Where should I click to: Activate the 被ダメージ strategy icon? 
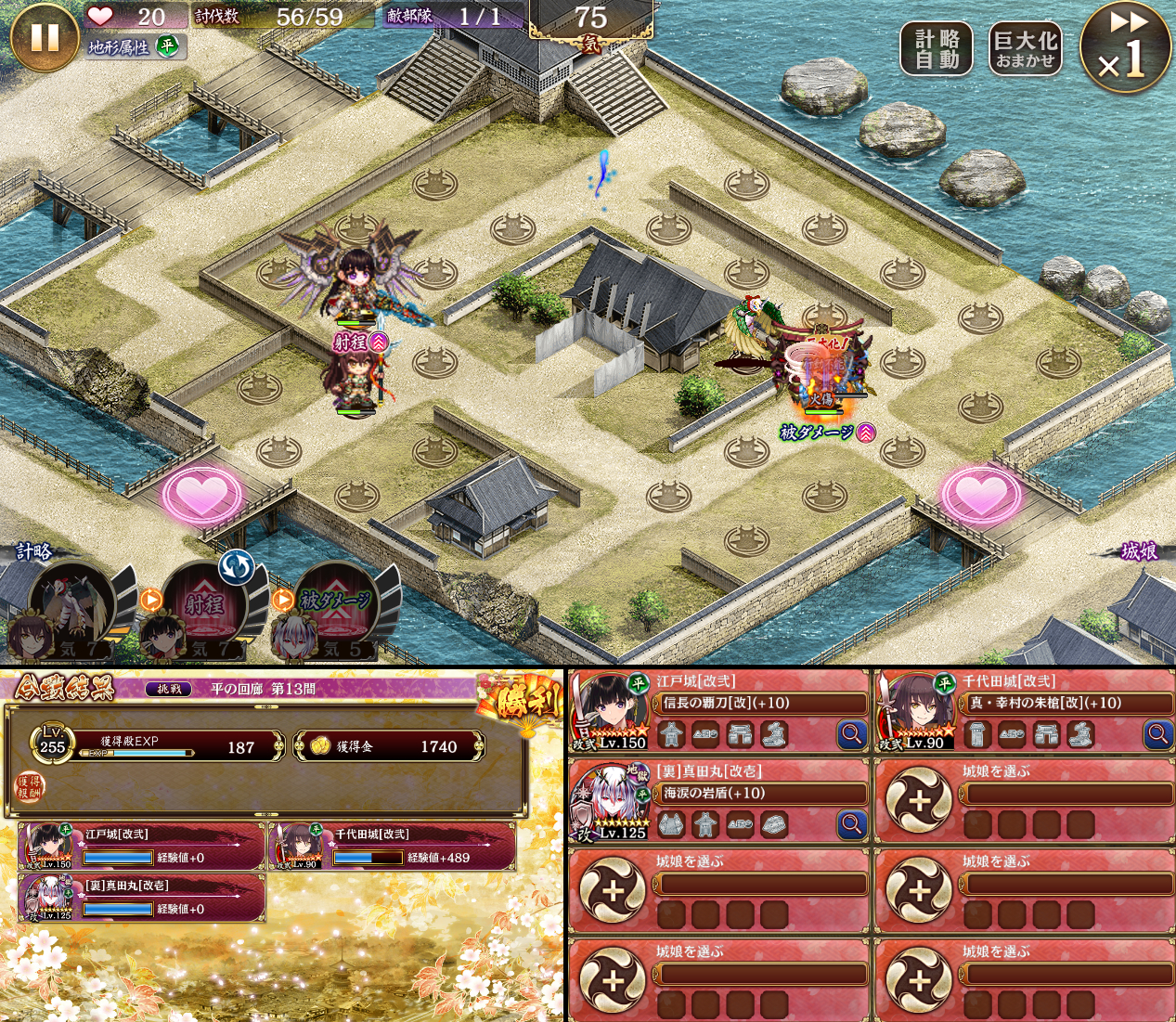coord(336,605)
